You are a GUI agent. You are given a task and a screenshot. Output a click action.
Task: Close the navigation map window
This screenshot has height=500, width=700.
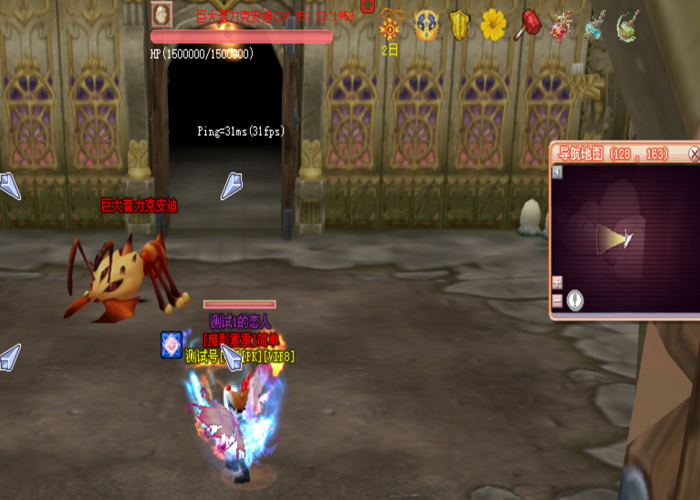click(x=694, y=154)
